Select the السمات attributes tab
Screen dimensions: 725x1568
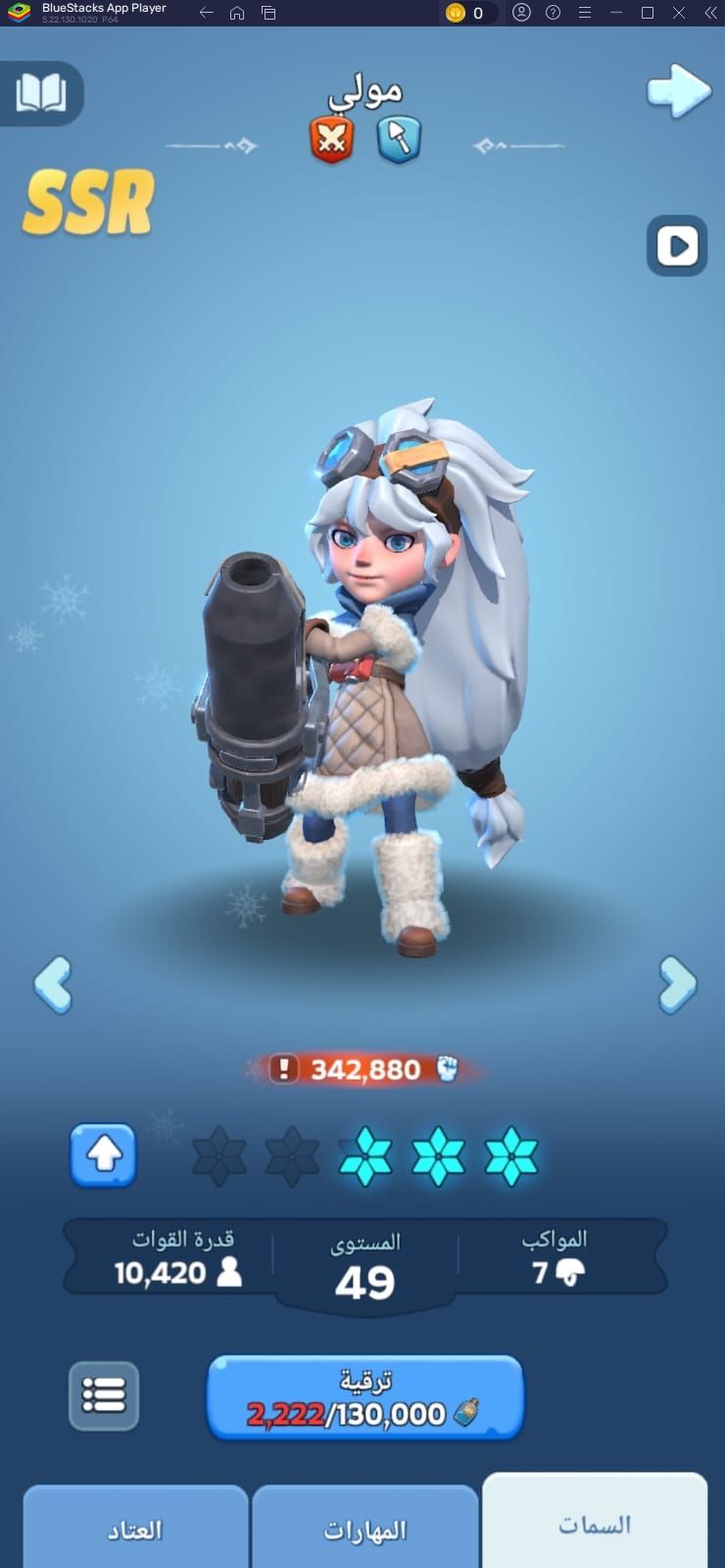click(x=595, y=1525)
